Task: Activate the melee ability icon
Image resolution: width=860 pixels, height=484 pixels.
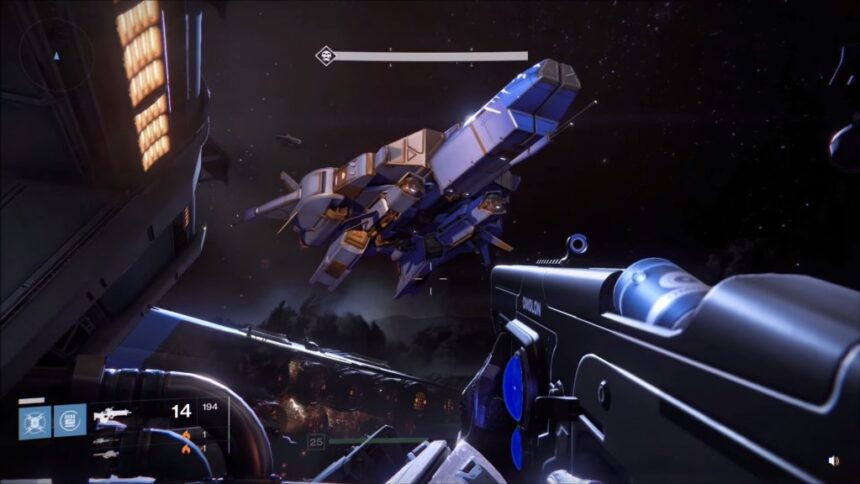Action: [70, 421]
